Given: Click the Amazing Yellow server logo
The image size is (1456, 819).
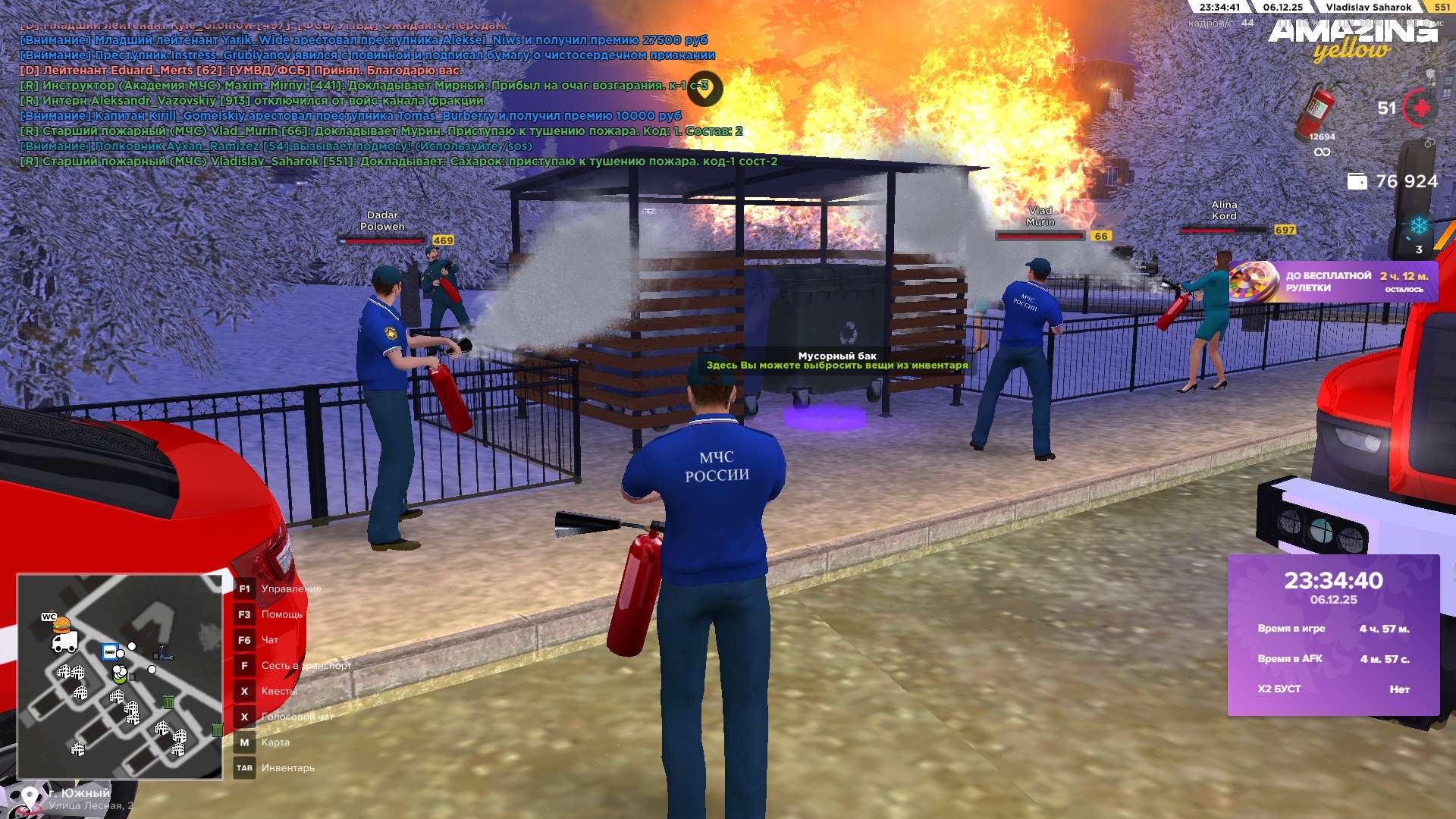Looking at the screenshot, I should pyautogui.click(x=1352, y=39).
